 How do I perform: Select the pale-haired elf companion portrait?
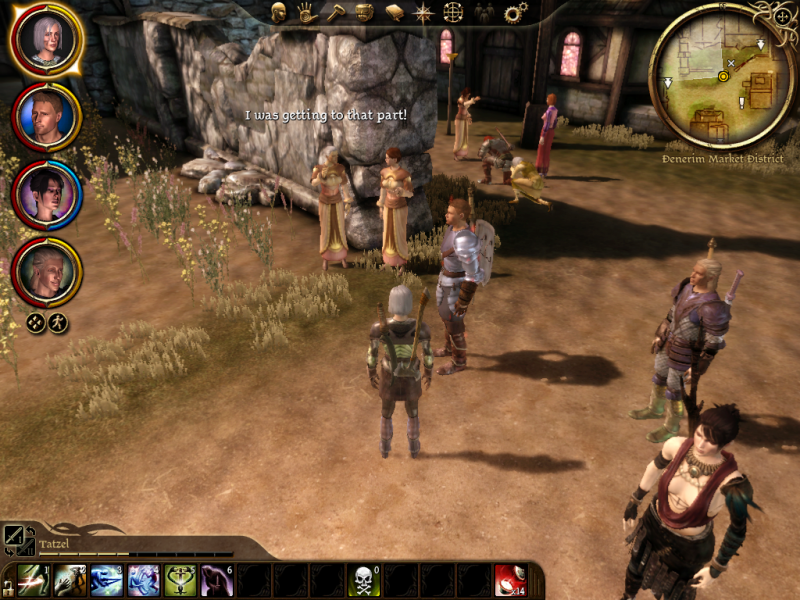46,270
